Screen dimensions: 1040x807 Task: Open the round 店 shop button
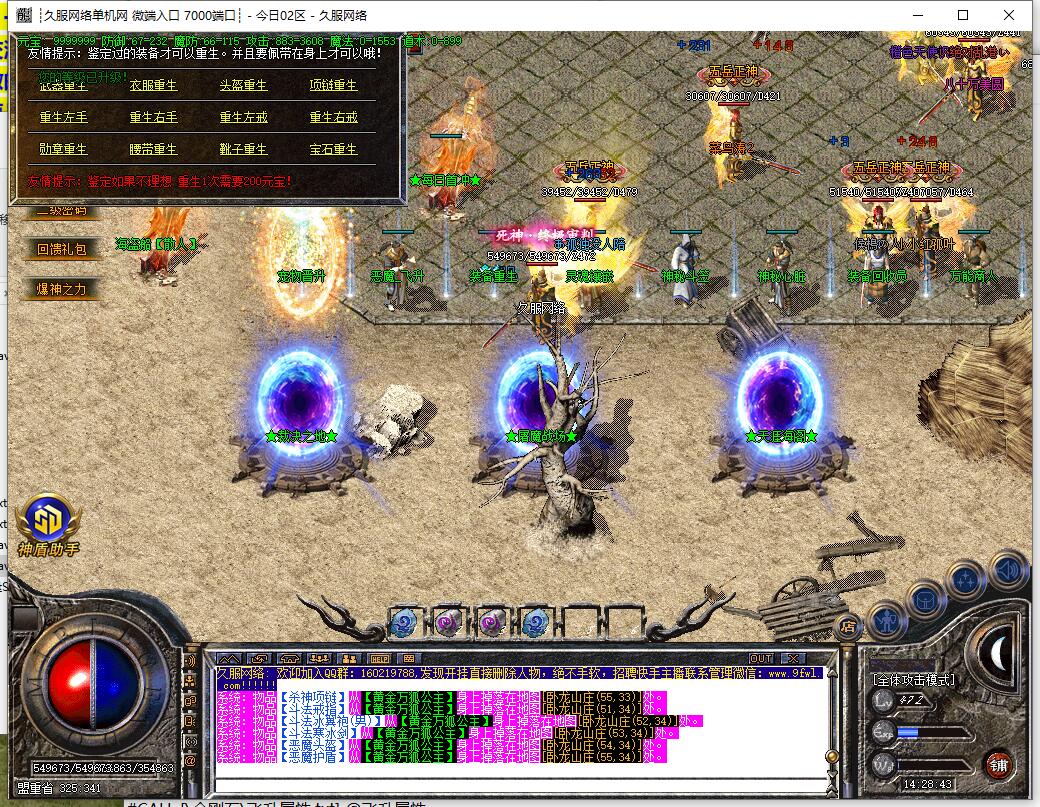[848, 627]
